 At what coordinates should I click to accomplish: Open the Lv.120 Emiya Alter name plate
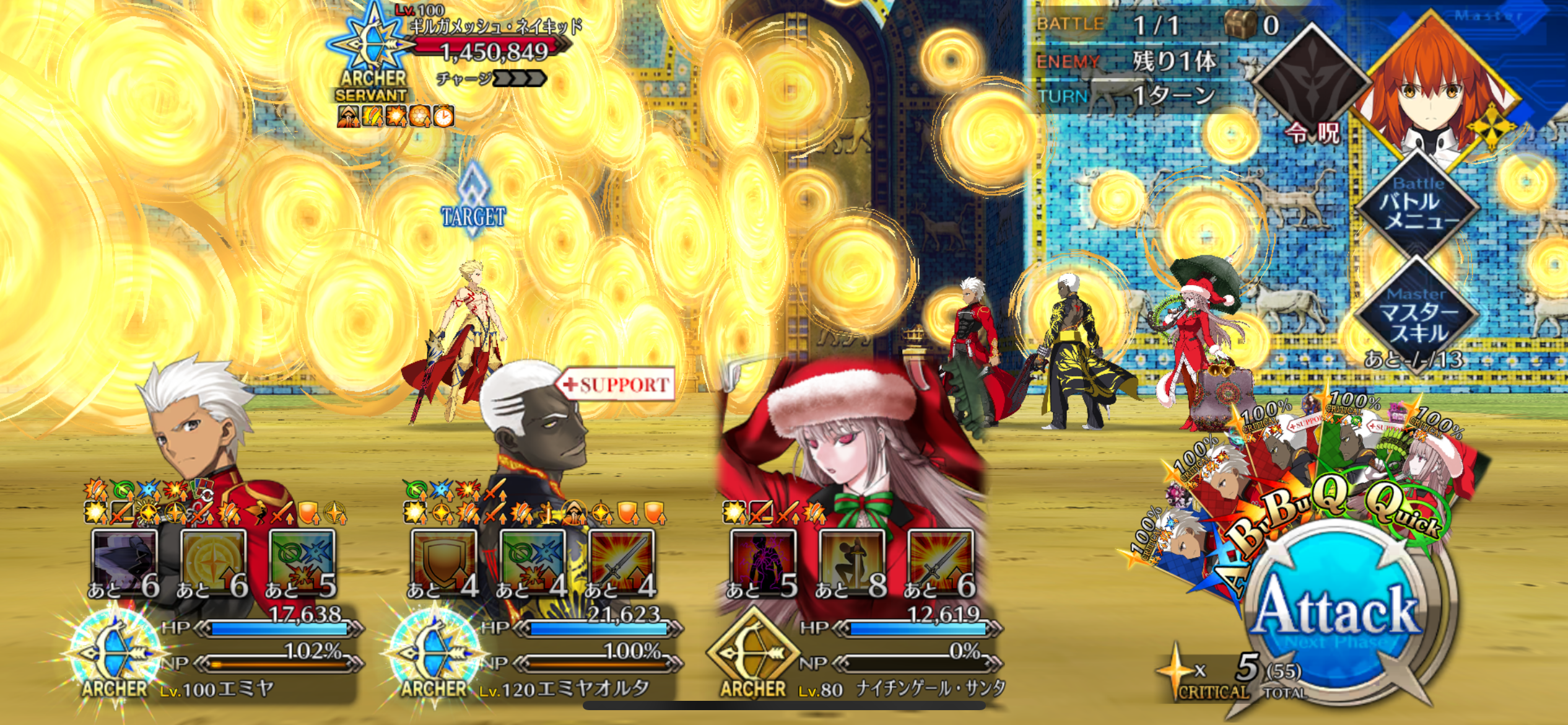(564, 689)
